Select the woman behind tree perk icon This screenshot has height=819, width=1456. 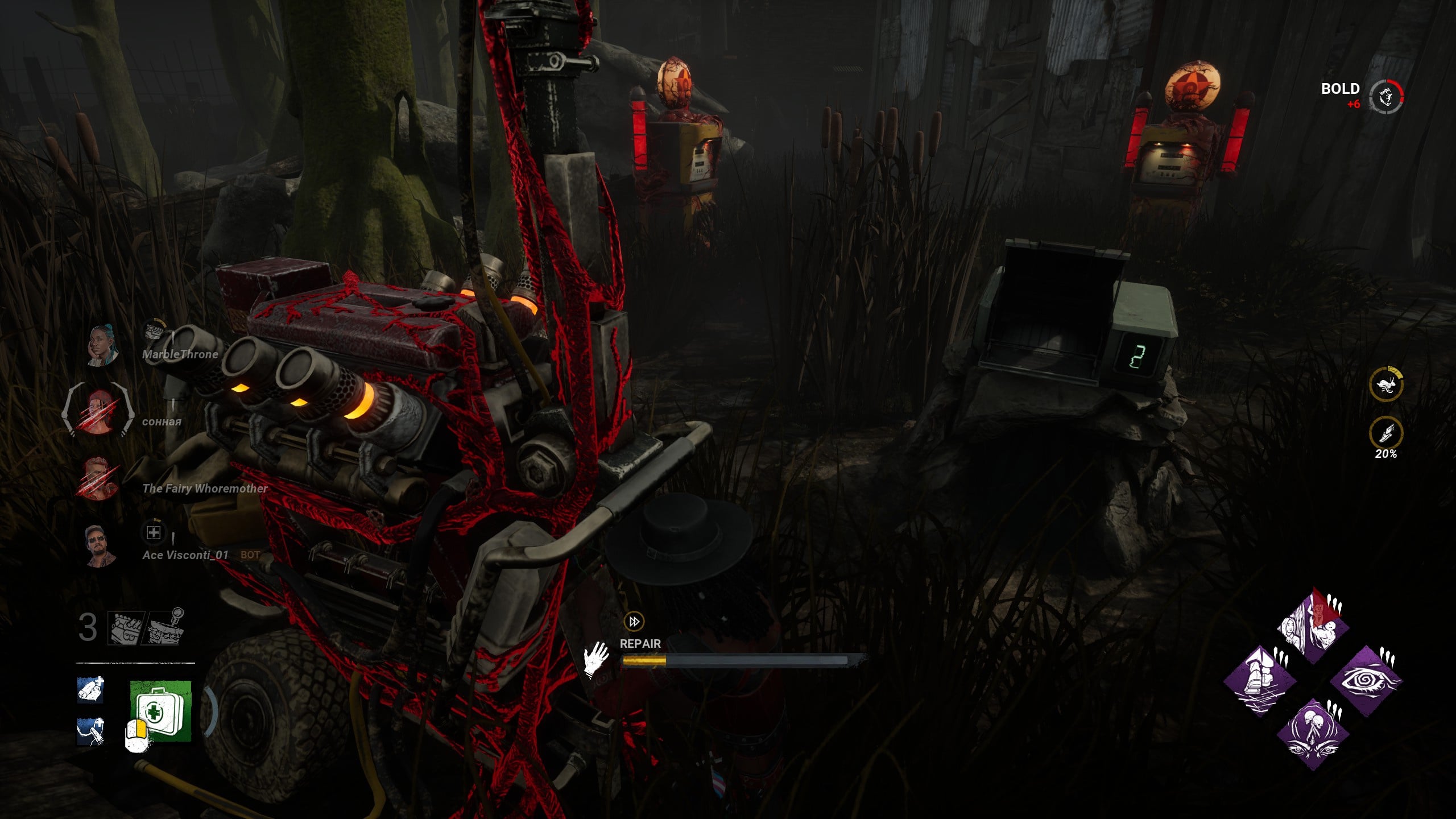pos(1313,628)
